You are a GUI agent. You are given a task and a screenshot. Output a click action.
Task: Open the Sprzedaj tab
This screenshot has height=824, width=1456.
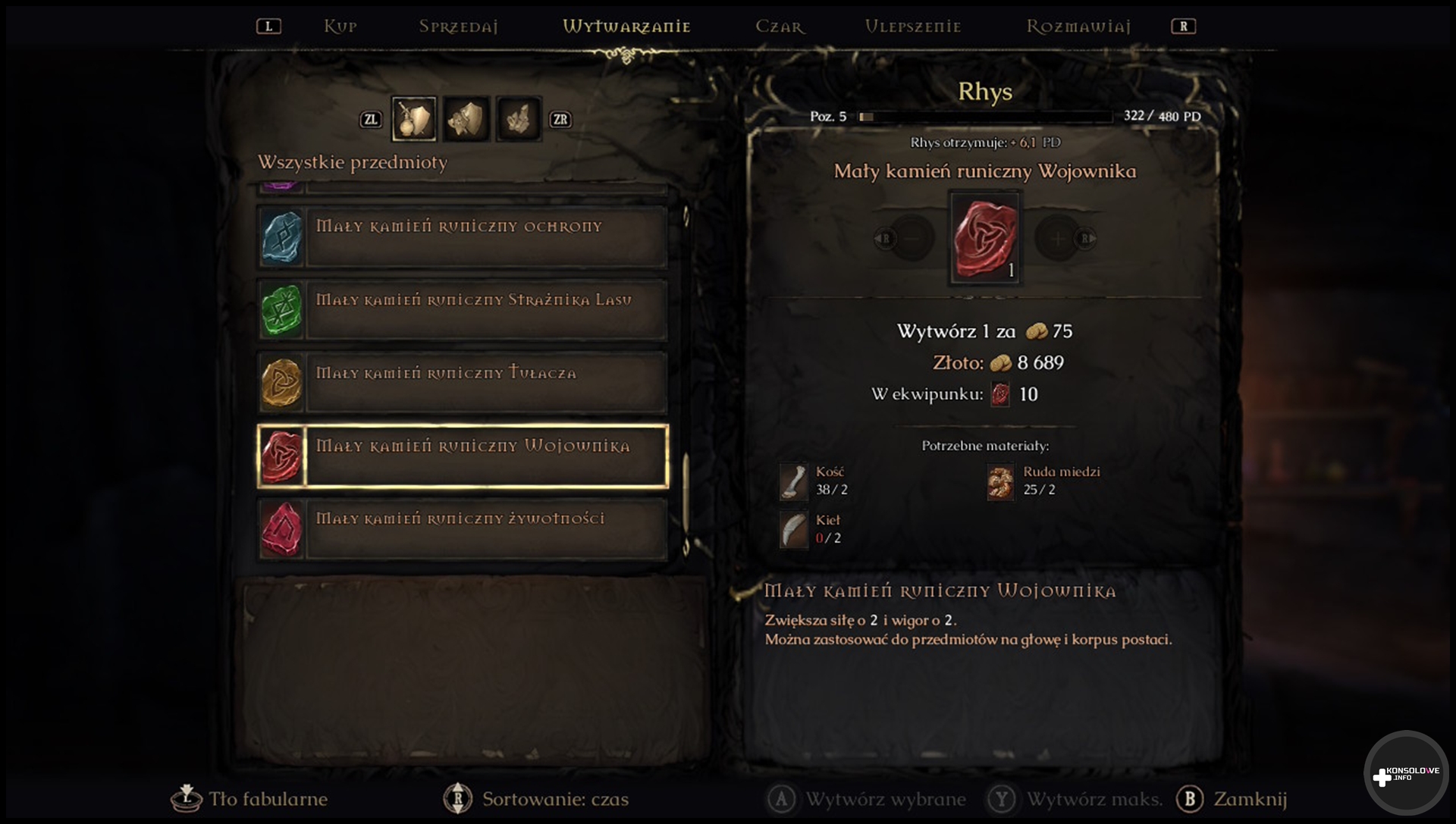point(458,27)
